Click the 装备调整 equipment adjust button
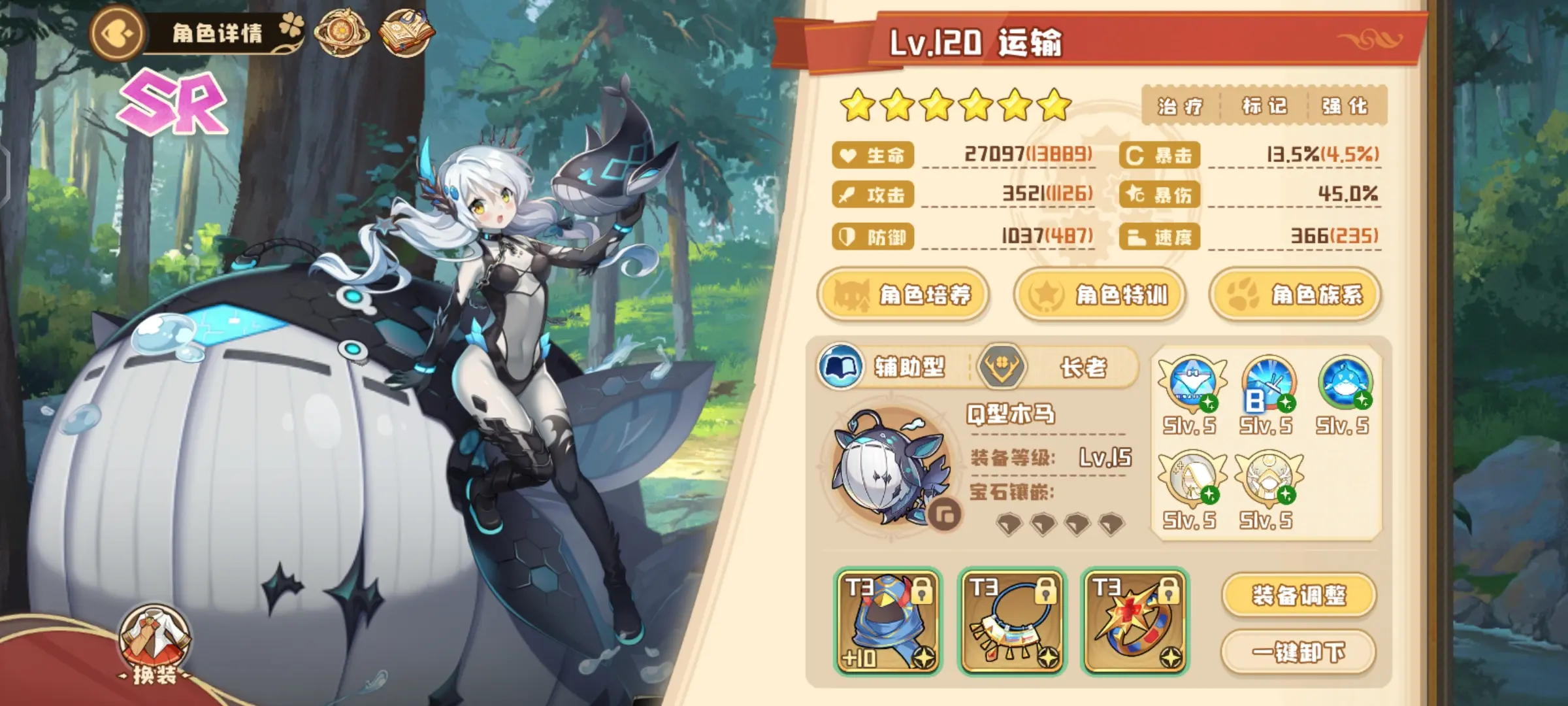Image resolution: width=1568 pixels, height=706 pixels. [x=1299, y=596]
